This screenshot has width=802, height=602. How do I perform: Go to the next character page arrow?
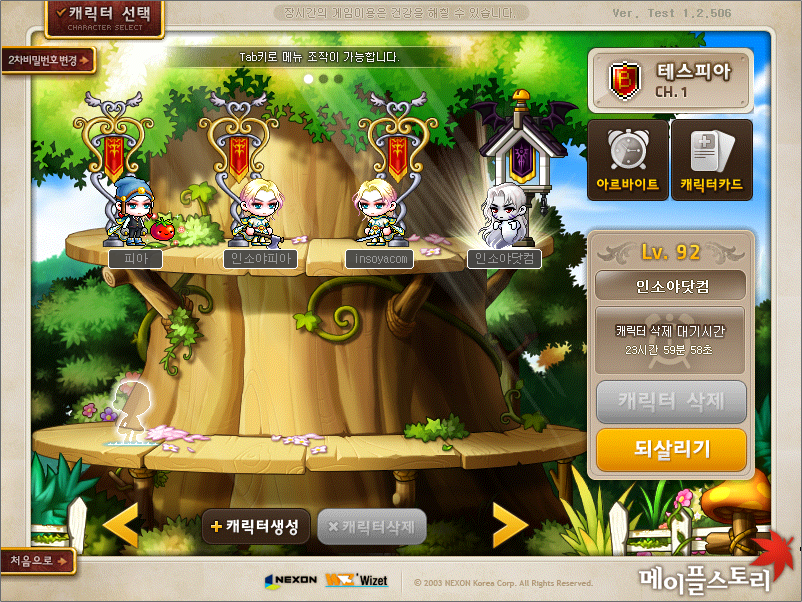pyautogui.click(x=509, y=526)
